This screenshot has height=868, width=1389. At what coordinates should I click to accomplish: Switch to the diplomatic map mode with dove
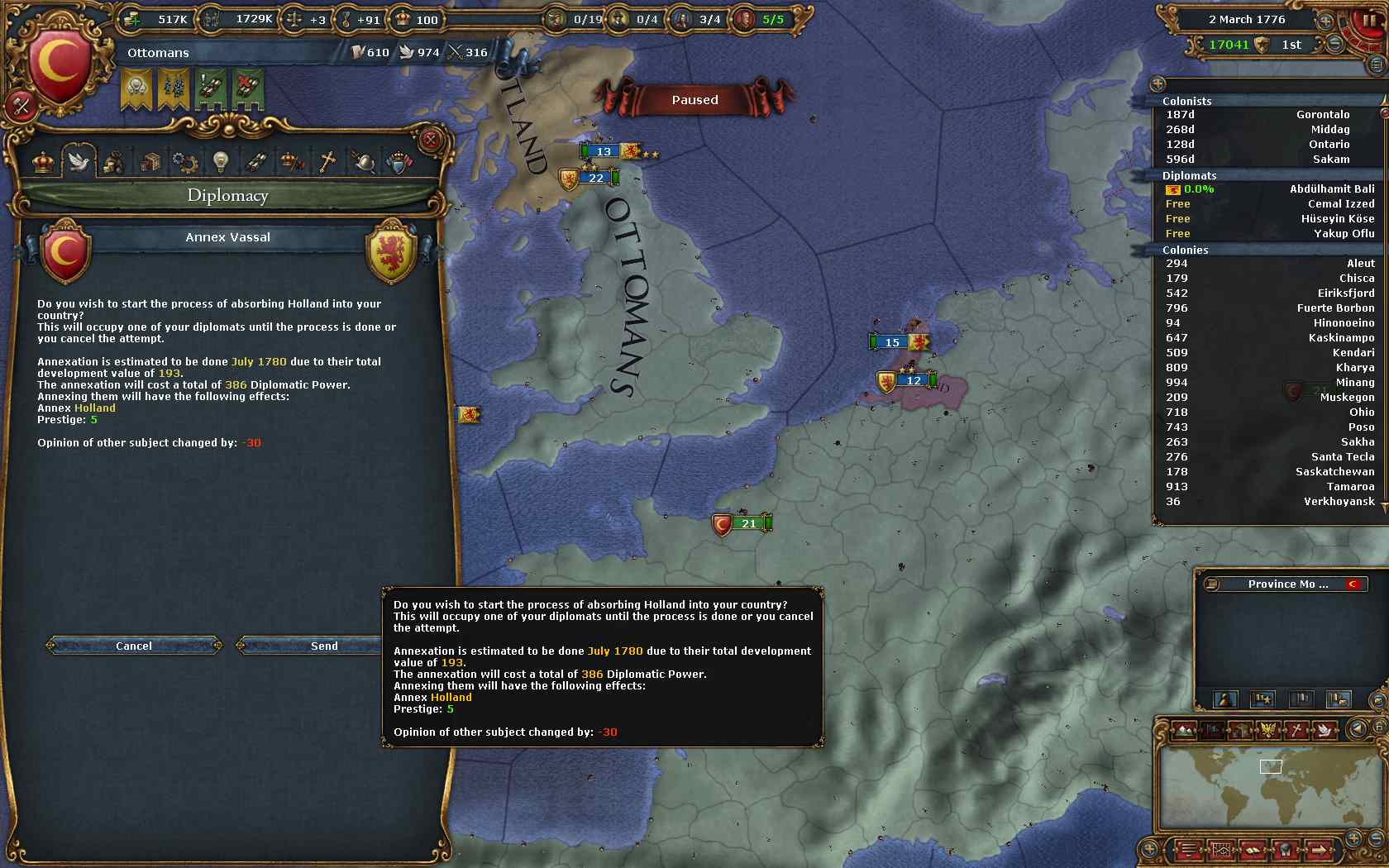click(1323, 730)
